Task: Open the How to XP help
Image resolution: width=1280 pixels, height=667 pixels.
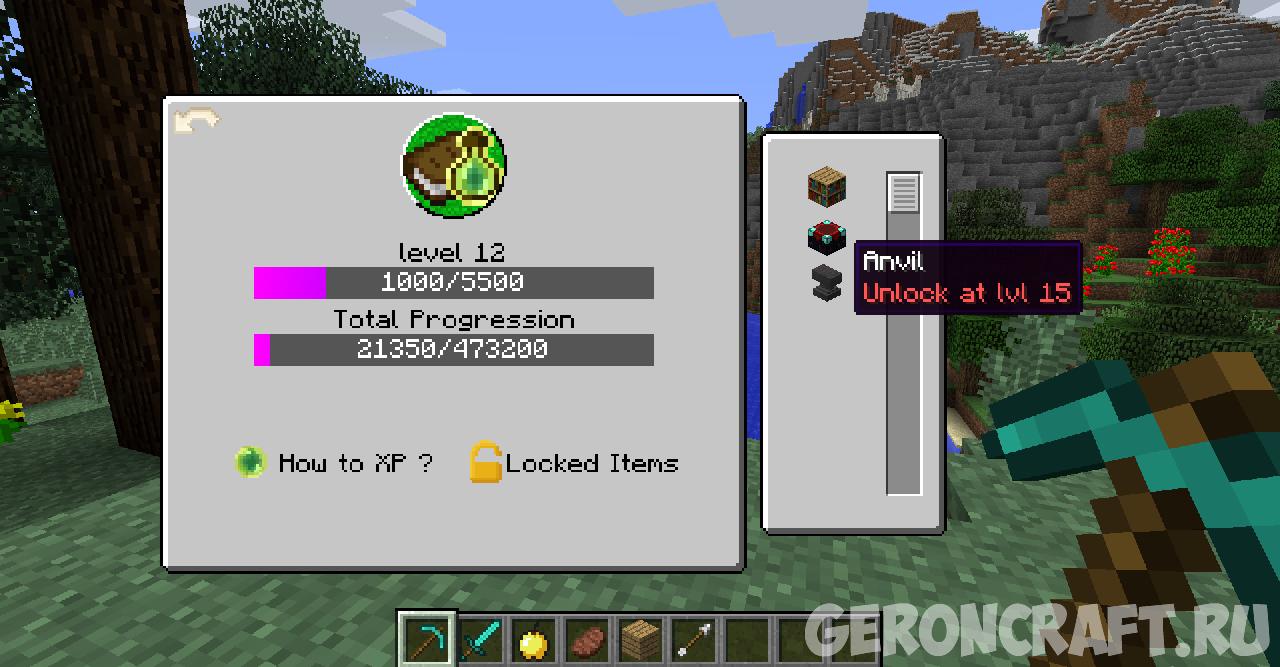Action: coord(335,463)
